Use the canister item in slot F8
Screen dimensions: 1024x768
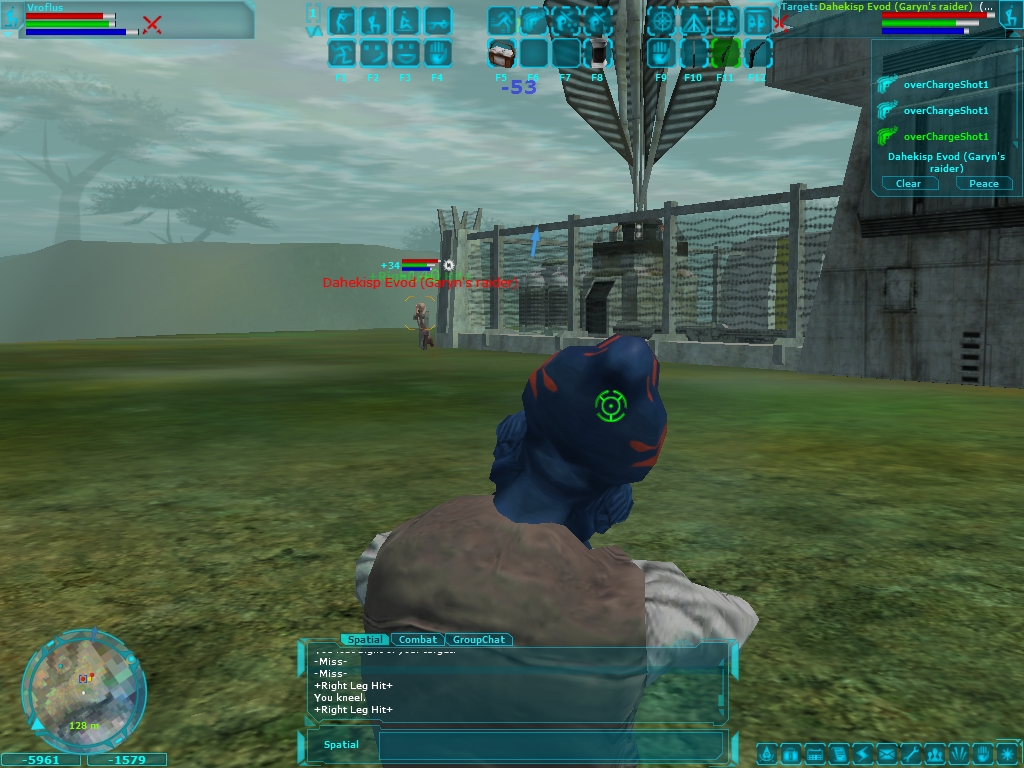tap(598, 52)
